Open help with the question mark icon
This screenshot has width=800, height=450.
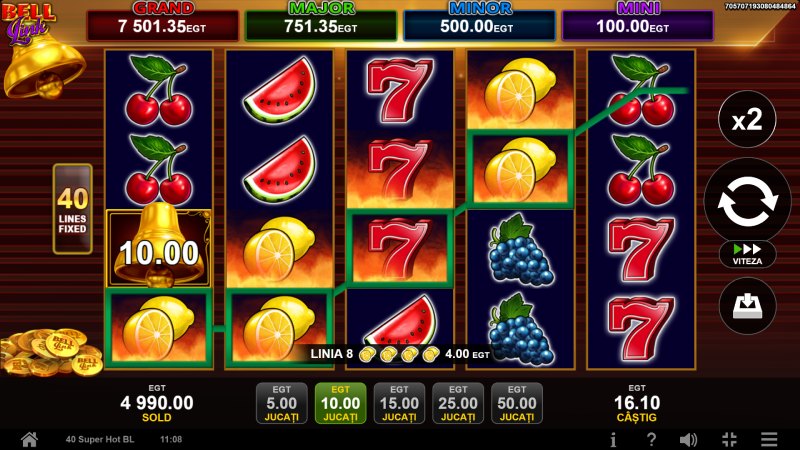[x=651, y=439]
